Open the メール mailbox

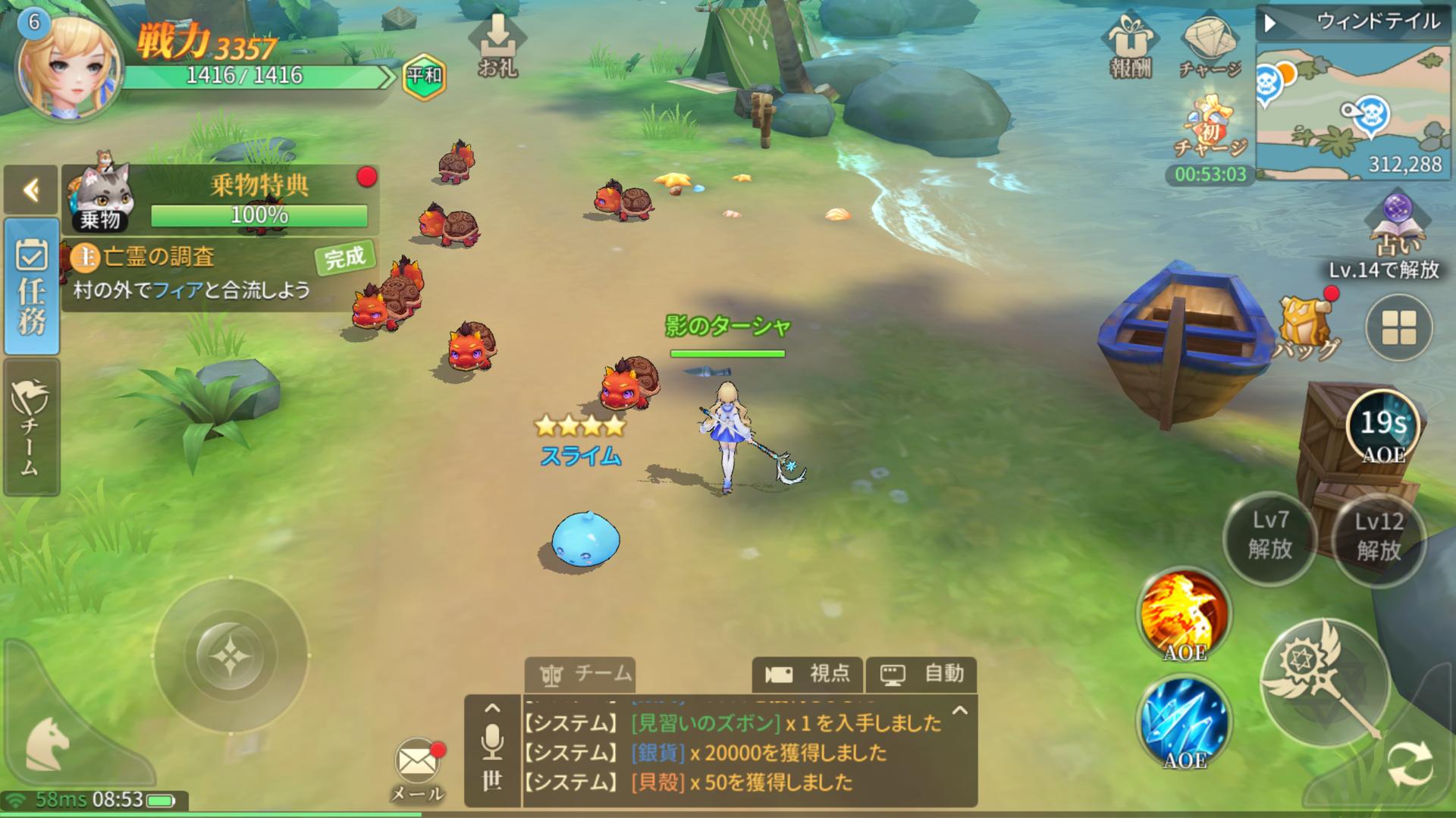pos(417,766)
